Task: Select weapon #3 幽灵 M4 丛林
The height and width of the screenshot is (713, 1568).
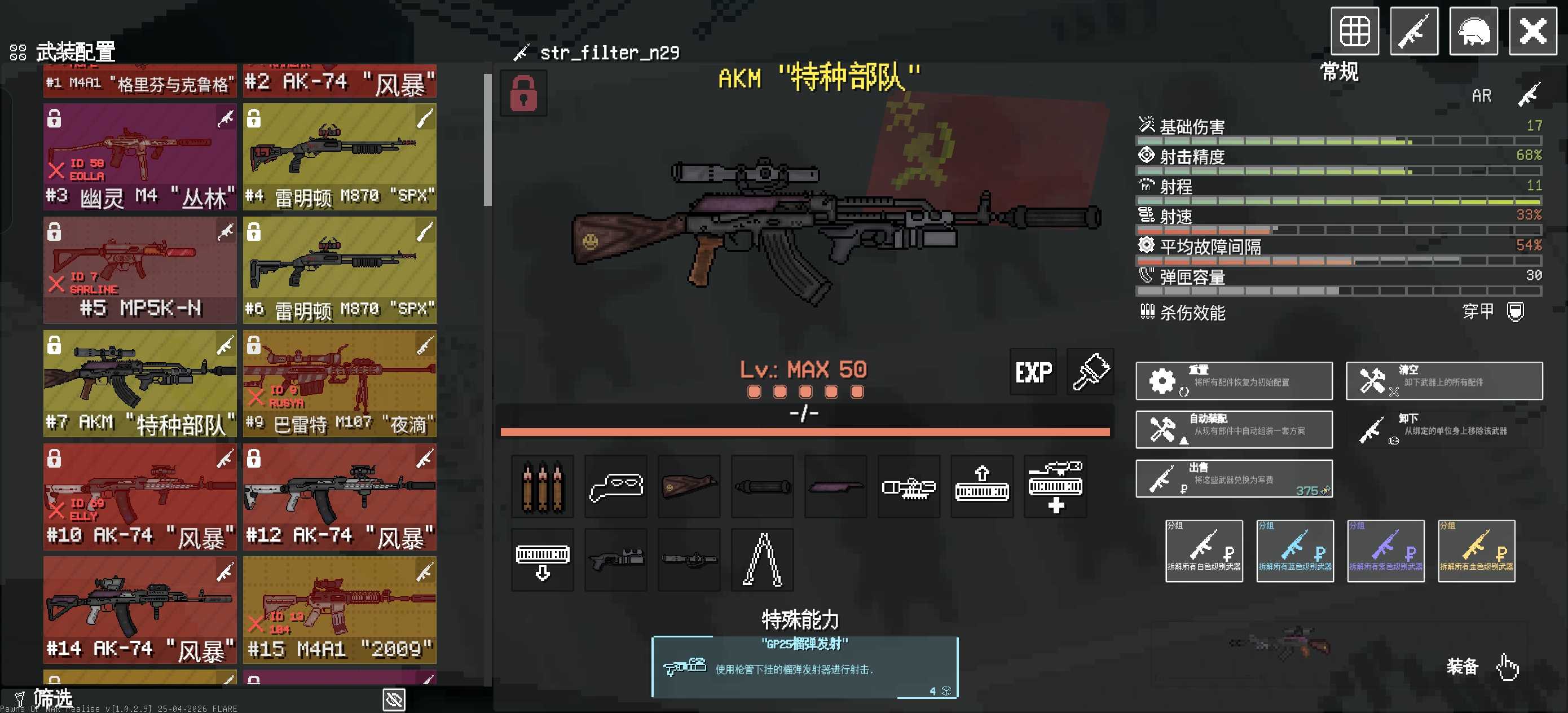Action: click(140, 157)
